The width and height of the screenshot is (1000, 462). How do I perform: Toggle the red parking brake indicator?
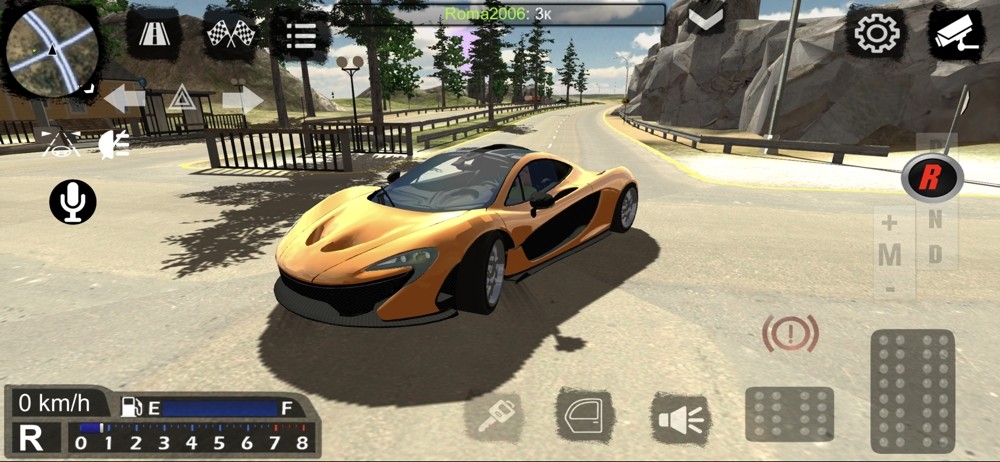[x=790, y=333]
